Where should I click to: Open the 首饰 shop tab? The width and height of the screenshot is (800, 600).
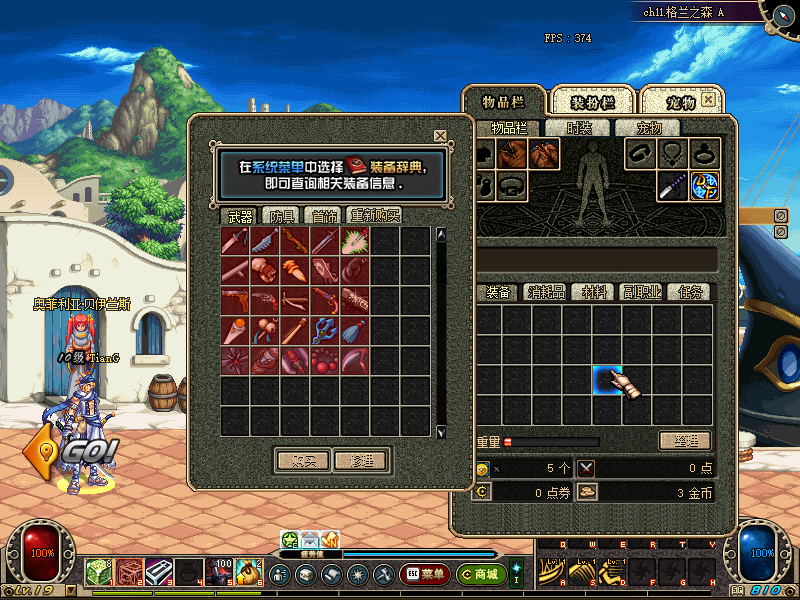pos(322,215)
